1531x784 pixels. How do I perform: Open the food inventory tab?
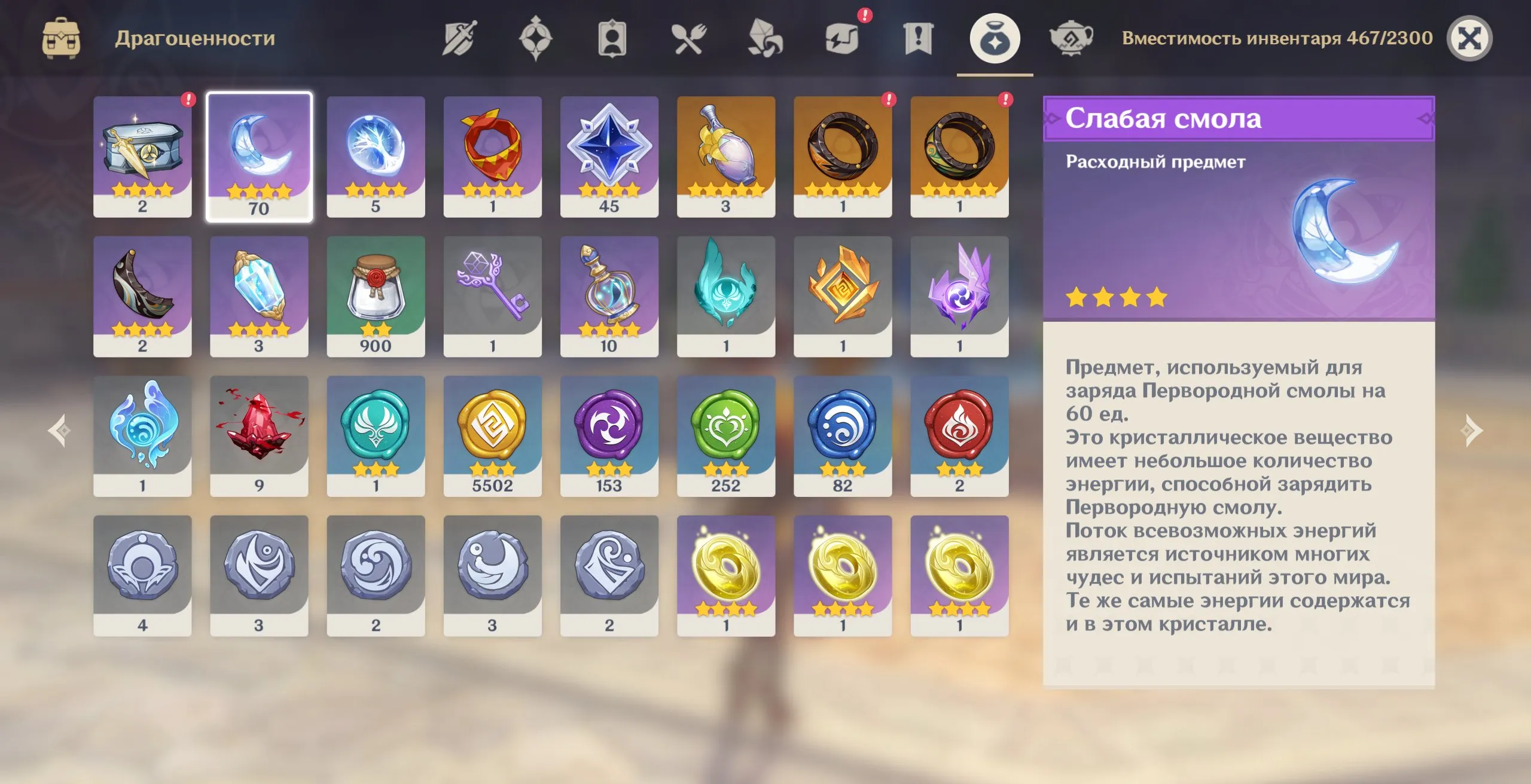(x=689, y=38)
